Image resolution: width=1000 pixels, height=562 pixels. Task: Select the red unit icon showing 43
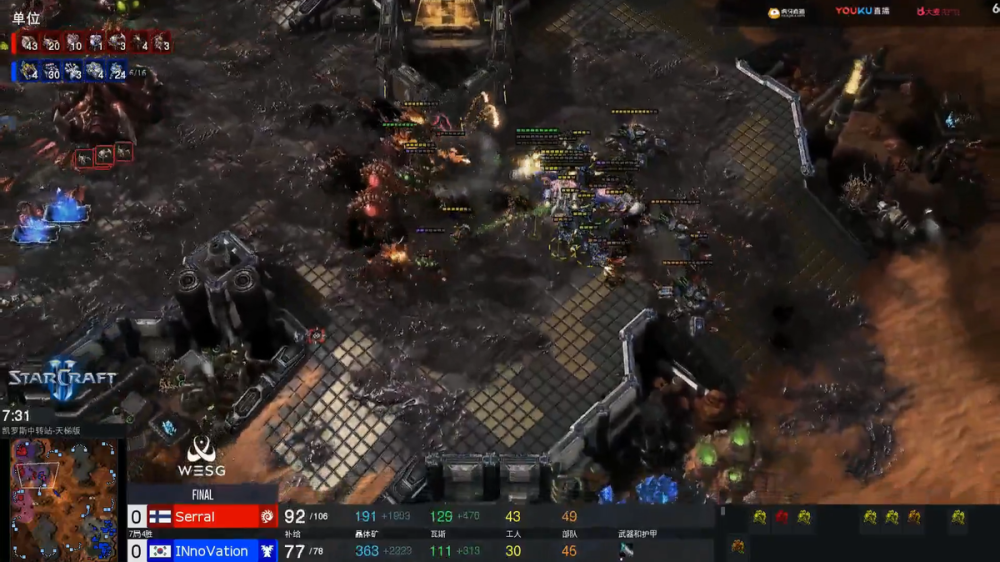coord(28,44)
